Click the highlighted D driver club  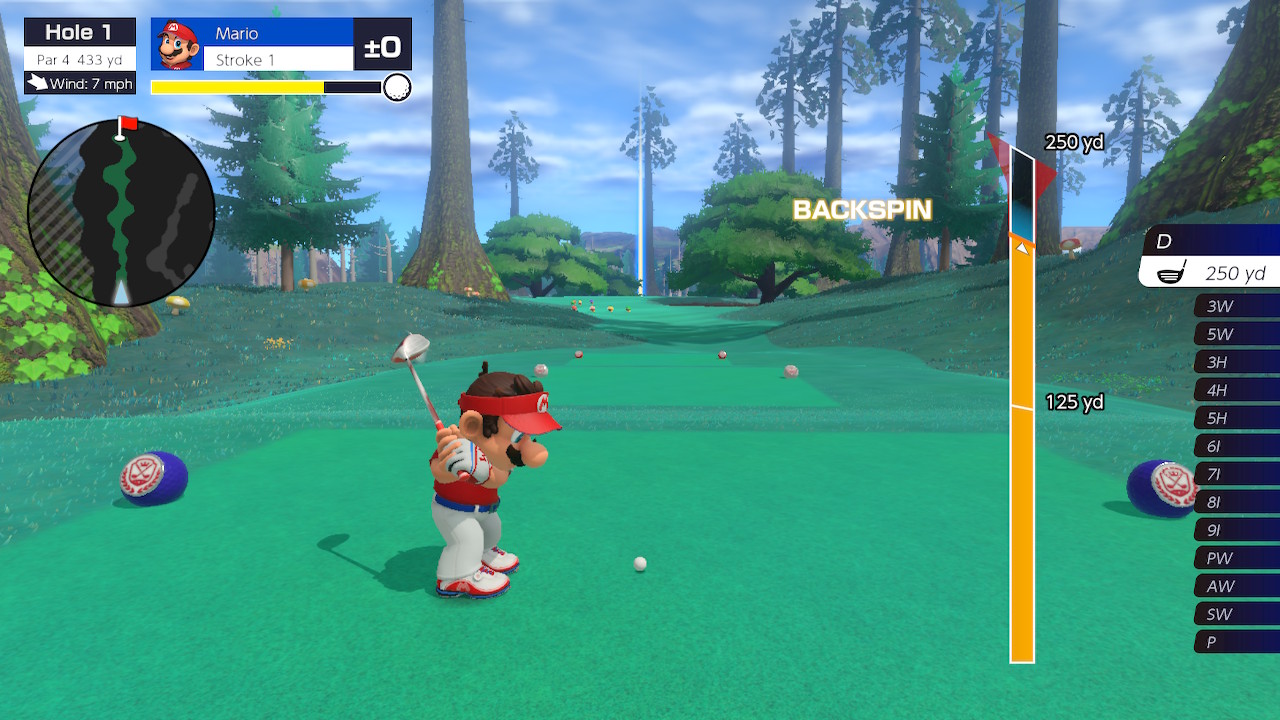coord(1212,257)
